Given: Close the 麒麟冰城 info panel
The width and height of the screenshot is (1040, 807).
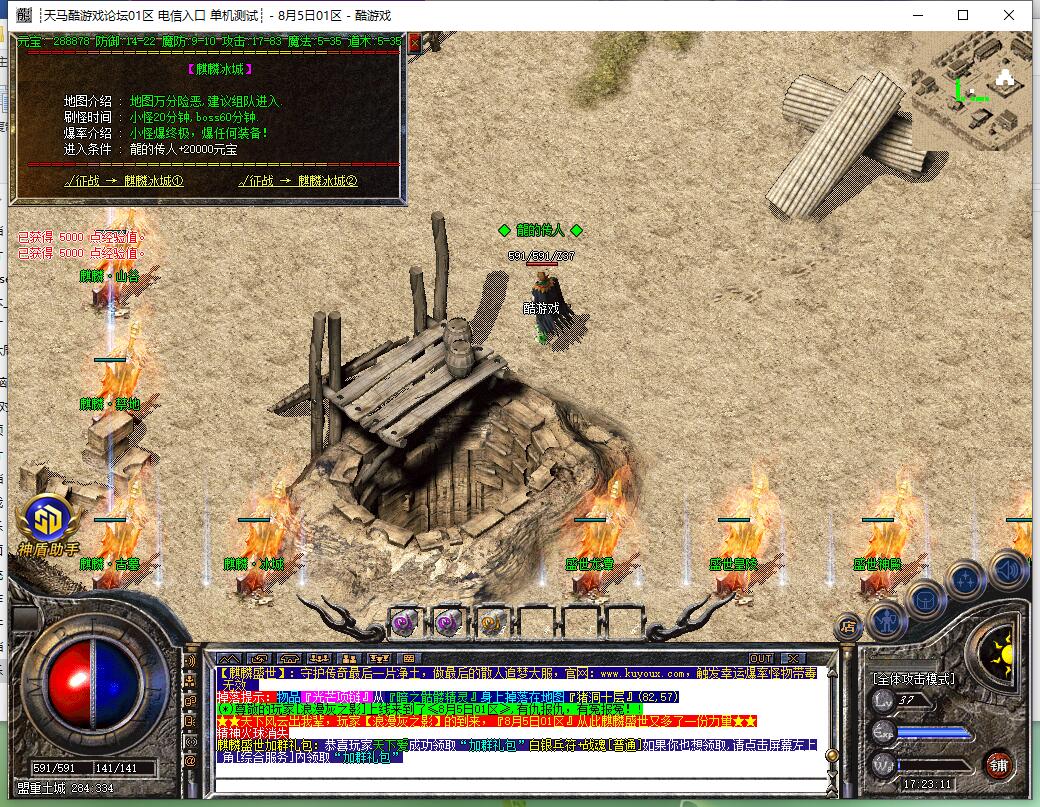Looking at the screenshot, I should tap(415, 42).
